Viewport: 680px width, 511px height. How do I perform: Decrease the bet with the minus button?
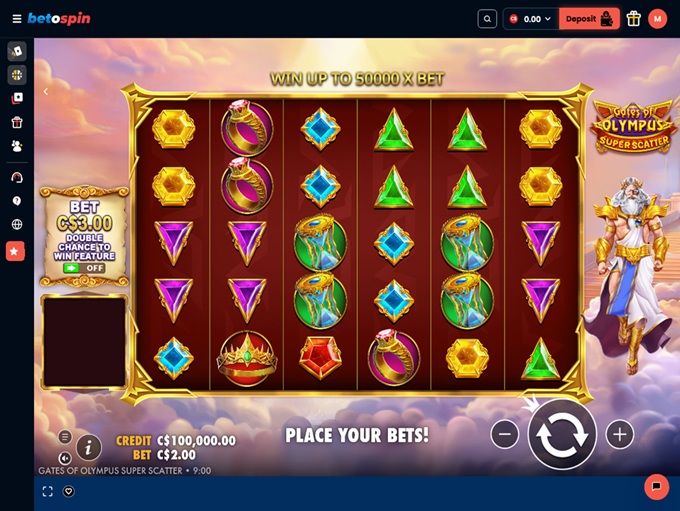click(505, 434)
